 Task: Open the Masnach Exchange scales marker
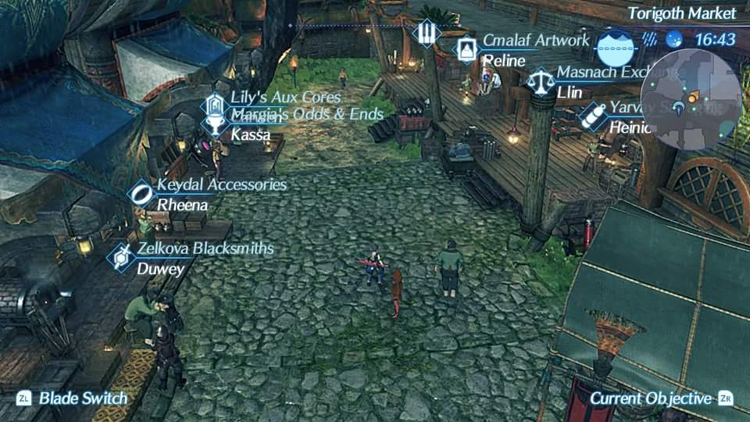coord(541,80)
